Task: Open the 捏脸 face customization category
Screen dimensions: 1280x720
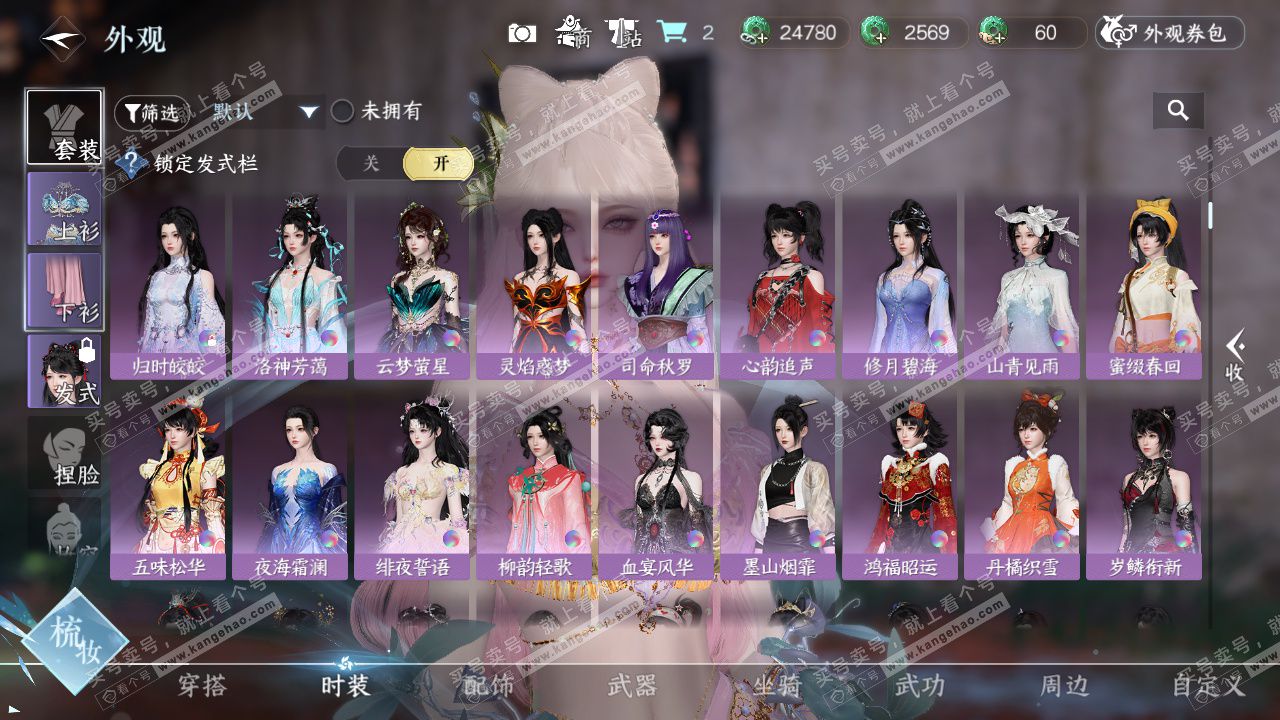Action: coord(65,453)
